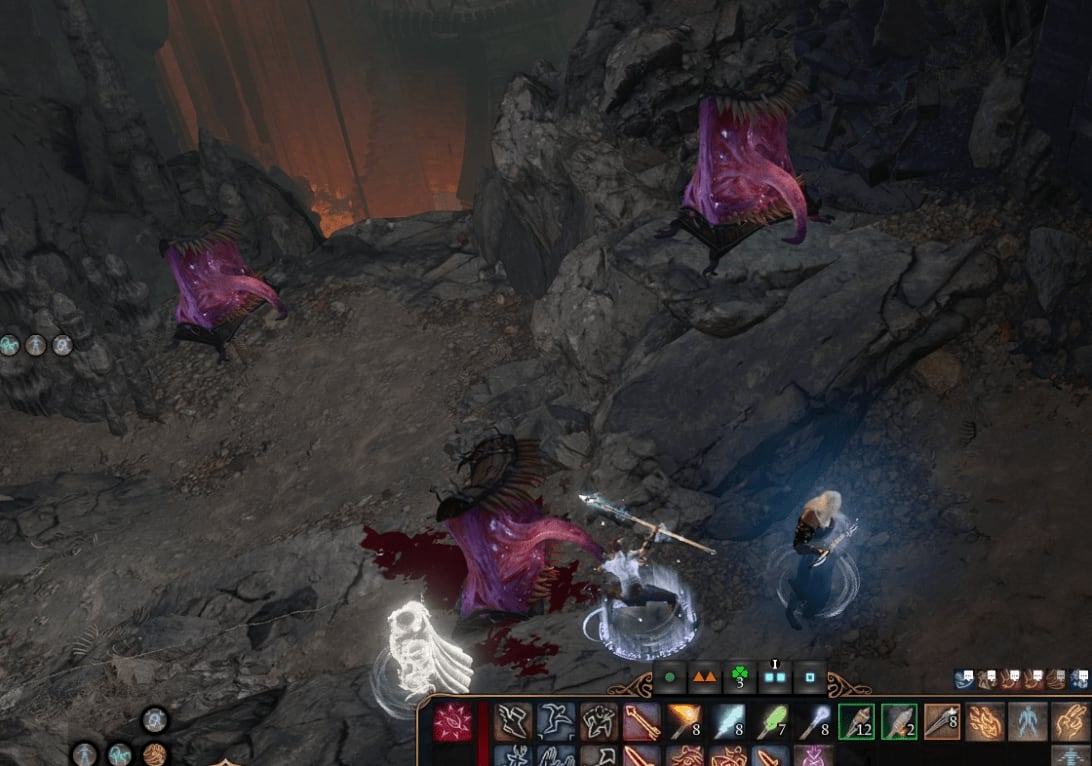Select the single blue square spell slot
This screenshot has height=766, width=1092.
[x=809, y=677]
